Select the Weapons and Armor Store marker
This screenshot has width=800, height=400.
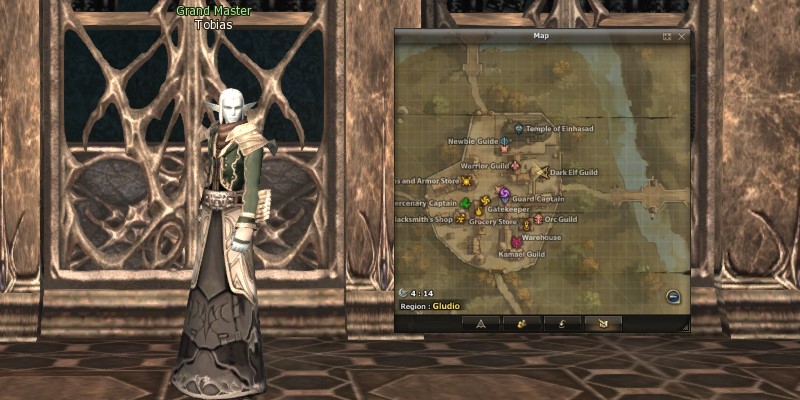pyautogui.click(x=466, y=181)
